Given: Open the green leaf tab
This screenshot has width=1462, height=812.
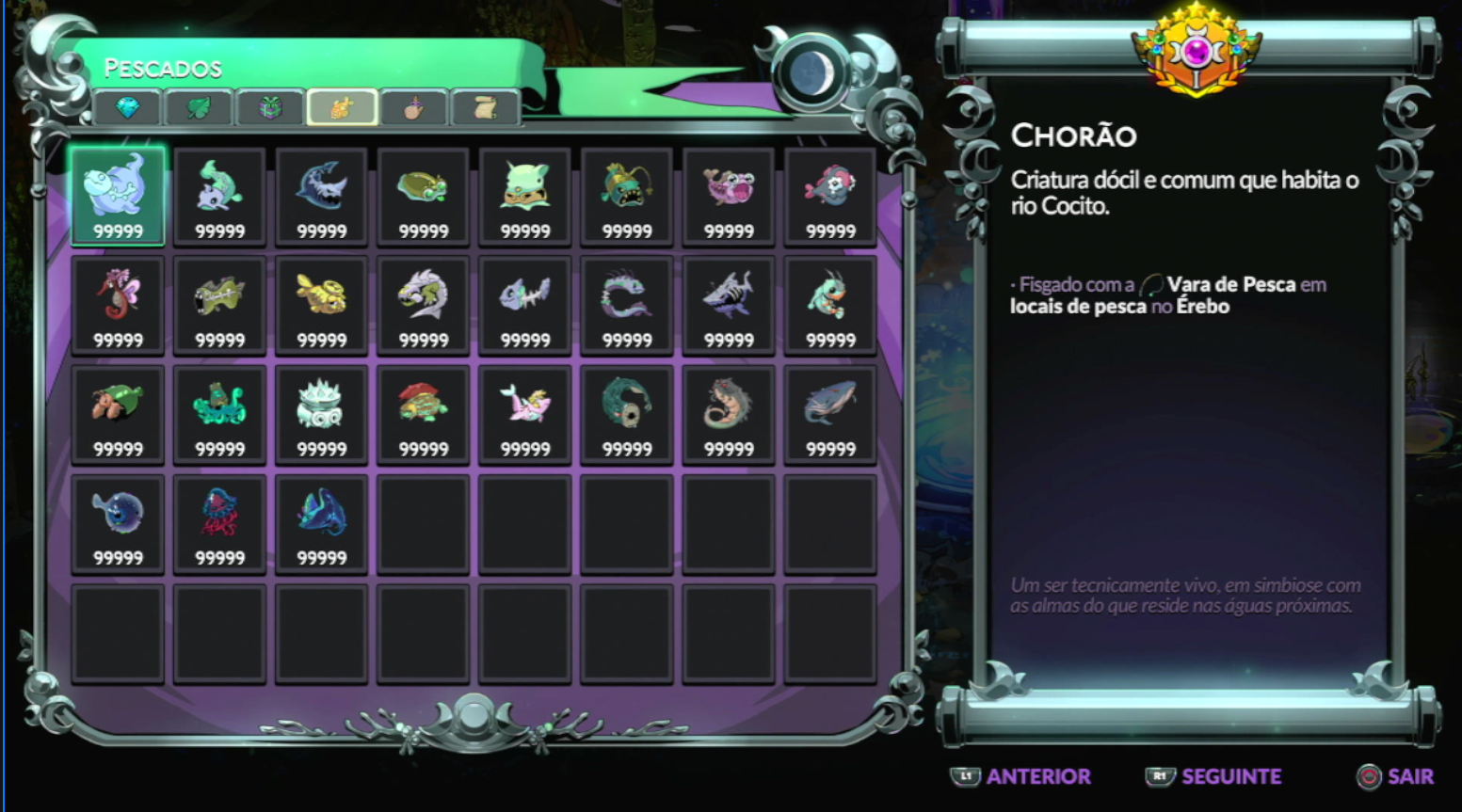Looking at the screenshot, I should point(199,108).
